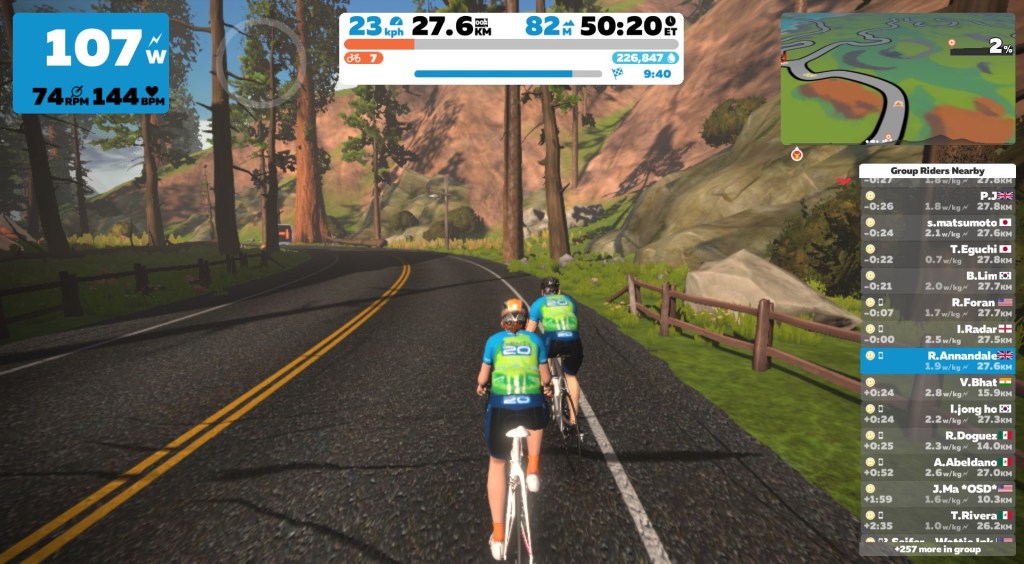Choose rider I.jong ho's row
1024x564 pixels.
click(x=937, y=414)
